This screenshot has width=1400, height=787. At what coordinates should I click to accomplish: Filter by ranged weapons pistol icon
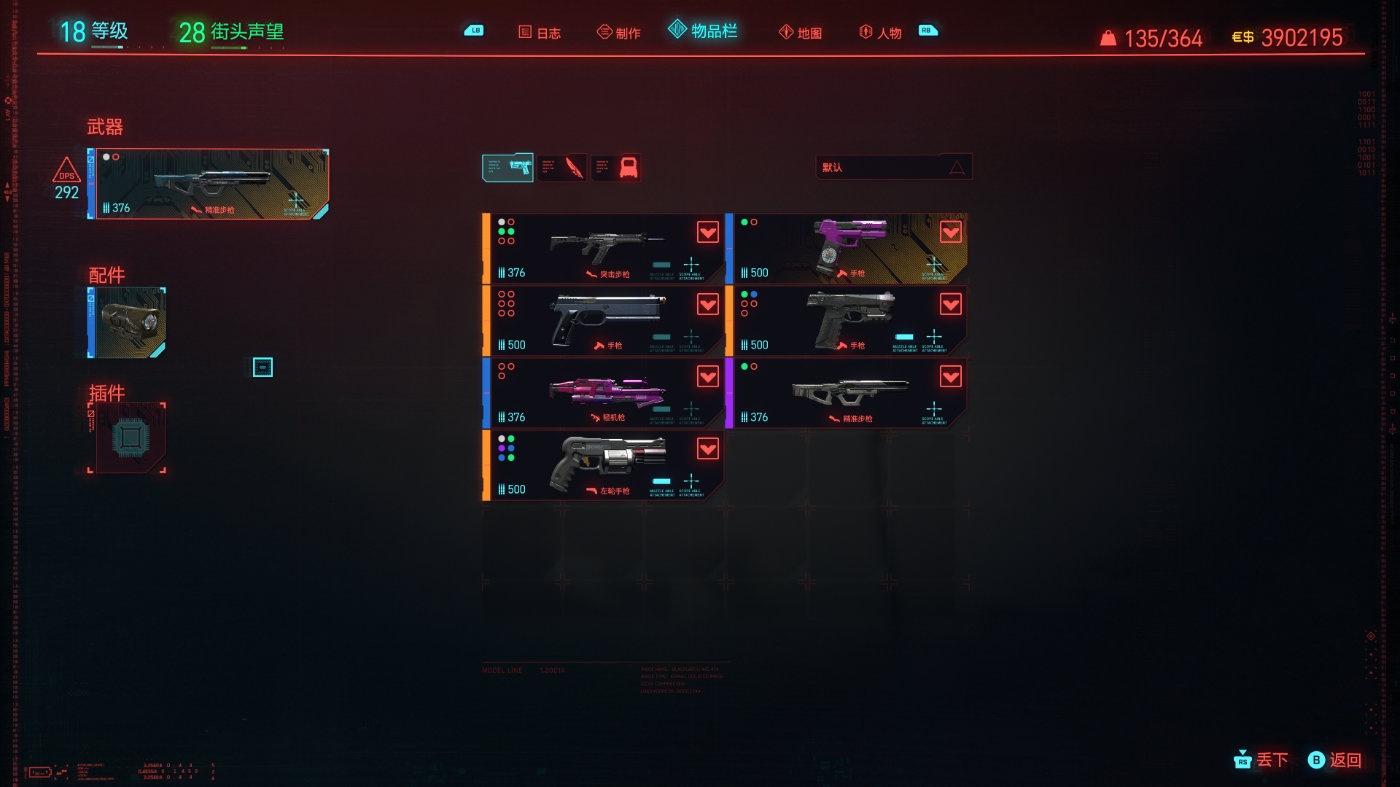pyautogui.click(x=507, y=167)
